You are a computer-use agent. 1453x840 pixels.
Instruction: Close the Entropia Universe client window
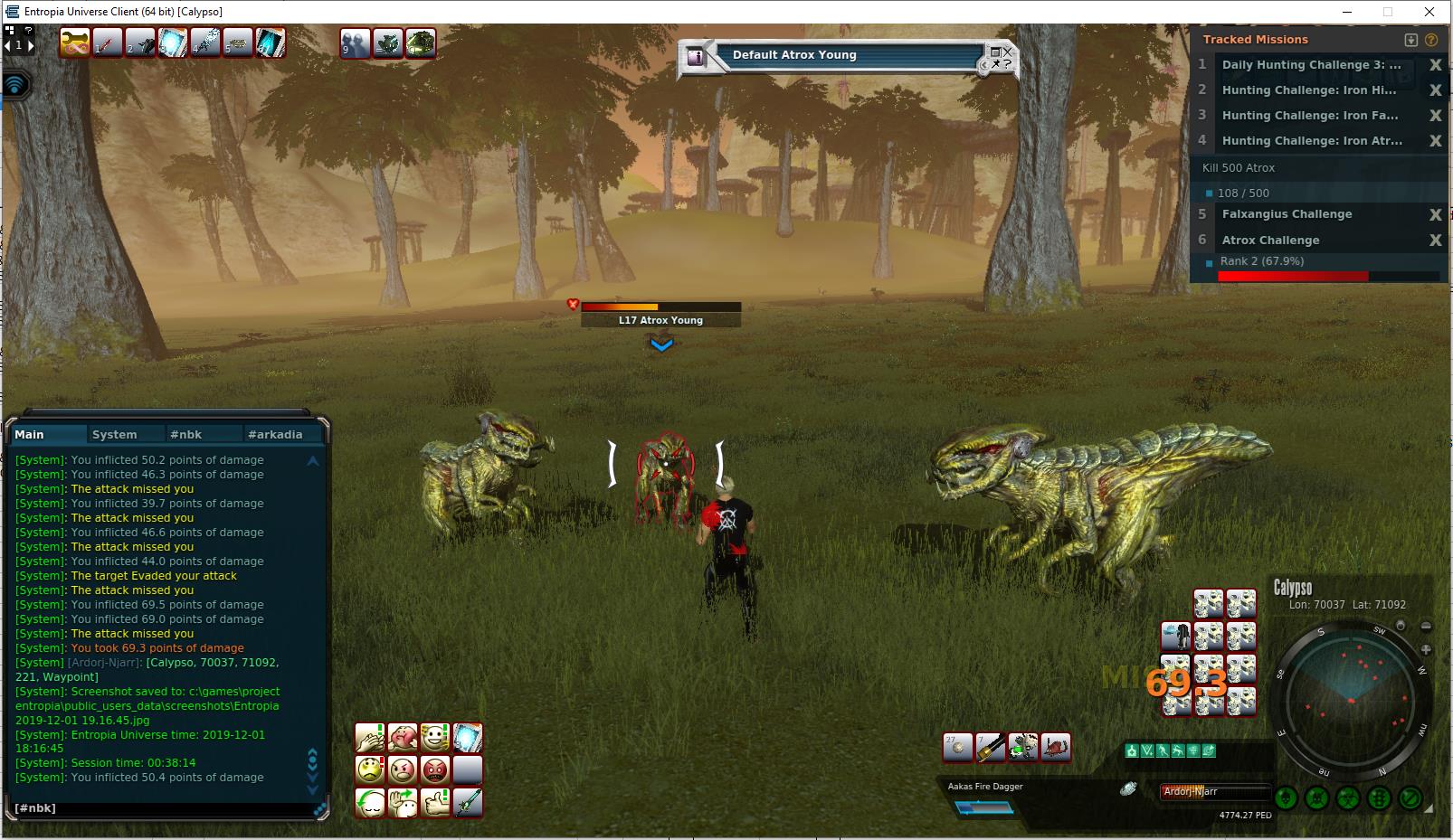pos(1429,12)
